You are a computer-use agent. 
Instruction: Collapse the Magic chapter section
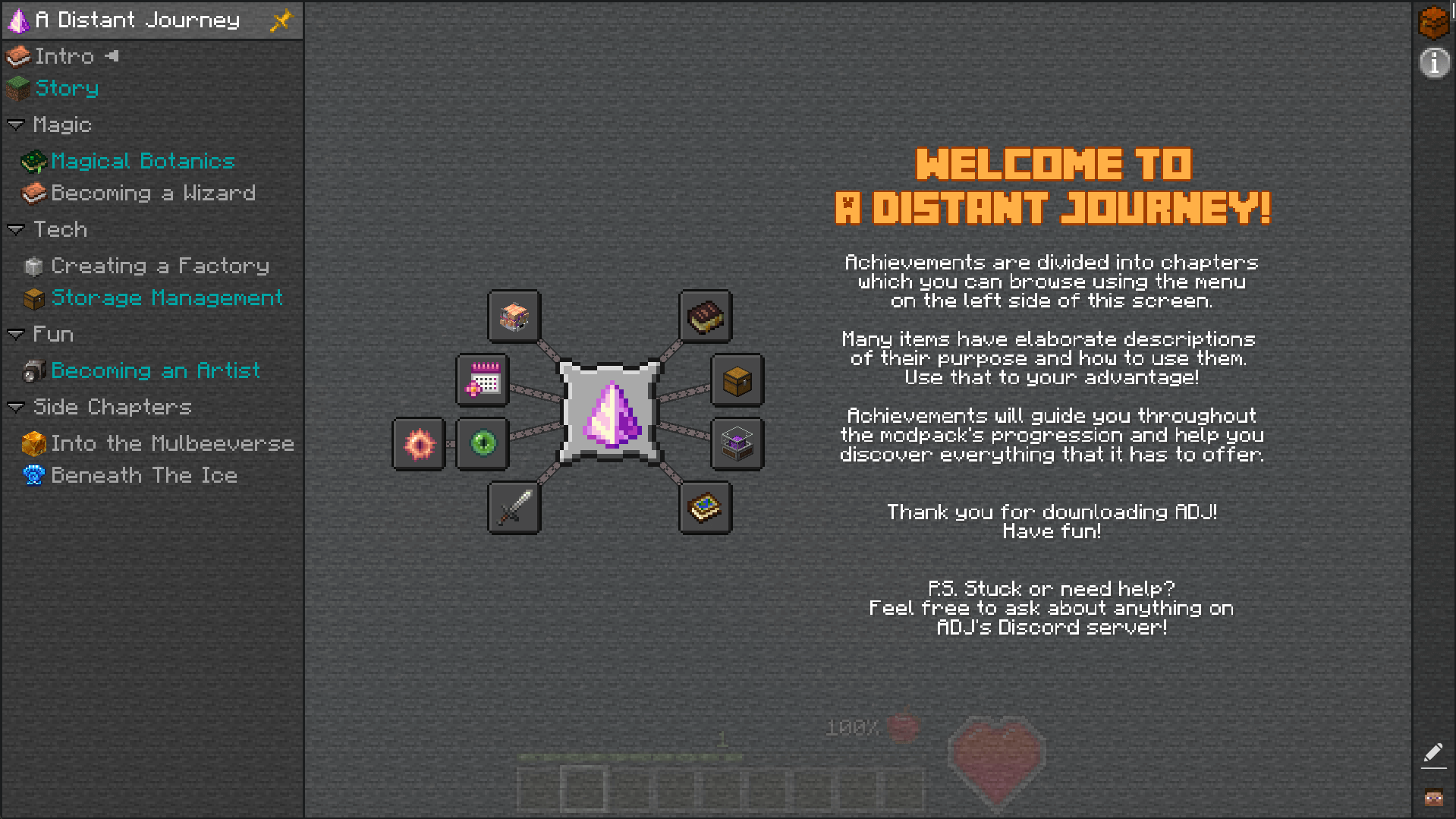click(x=17, y=124)
